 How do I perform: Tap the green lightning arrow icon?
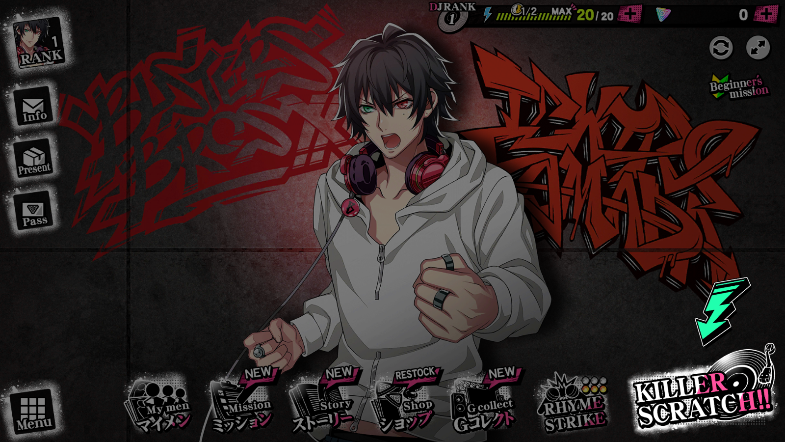(721, 310)
